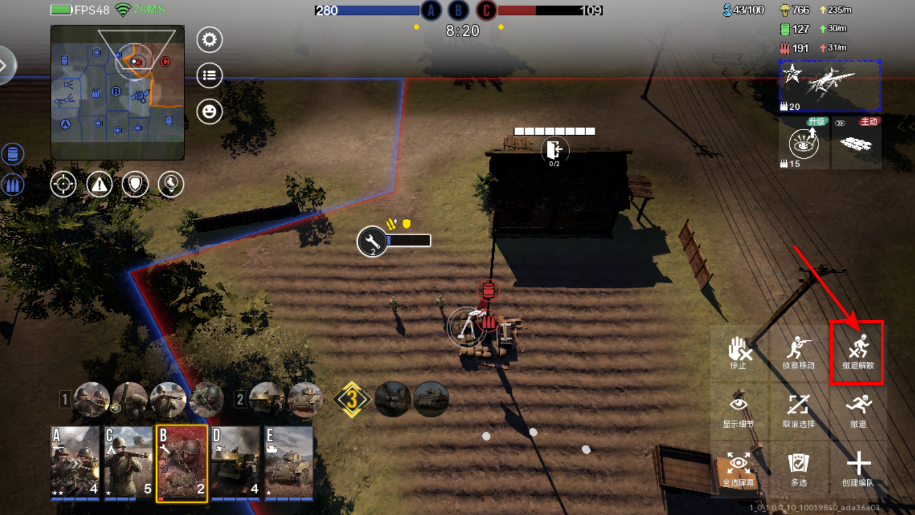Select all on-screen units with 全选屏幕

[x=739, y=467]
